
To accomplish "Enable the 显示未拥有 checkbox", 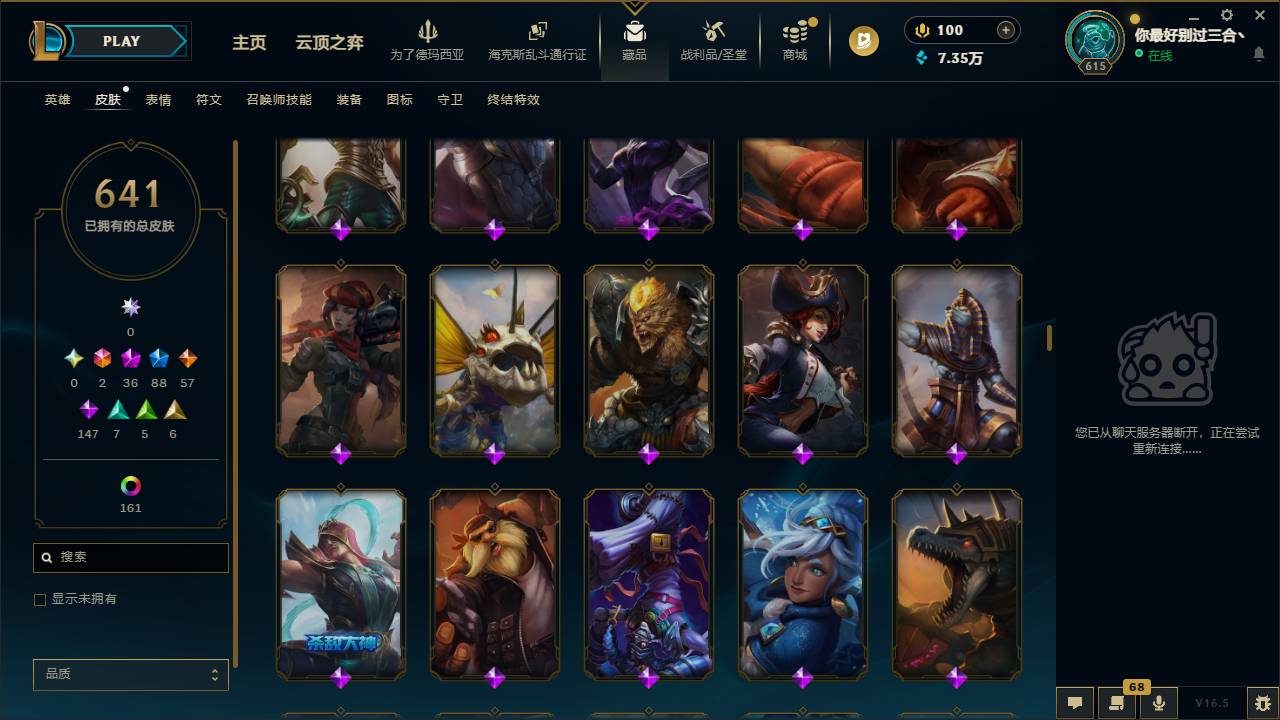I will (x=40, y=599).
